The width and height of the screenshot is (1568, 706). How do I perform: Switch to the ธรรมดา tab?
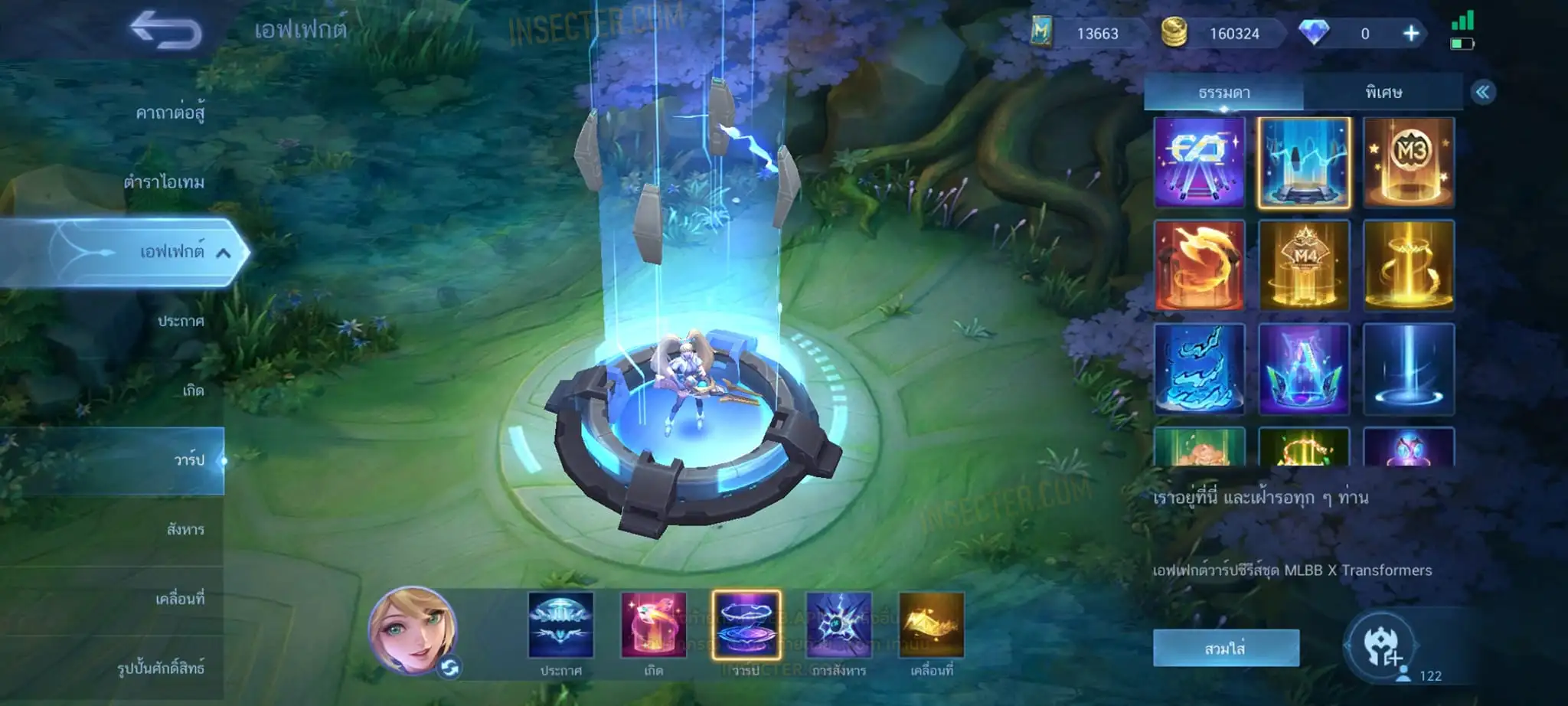(x=1223, y=93)
